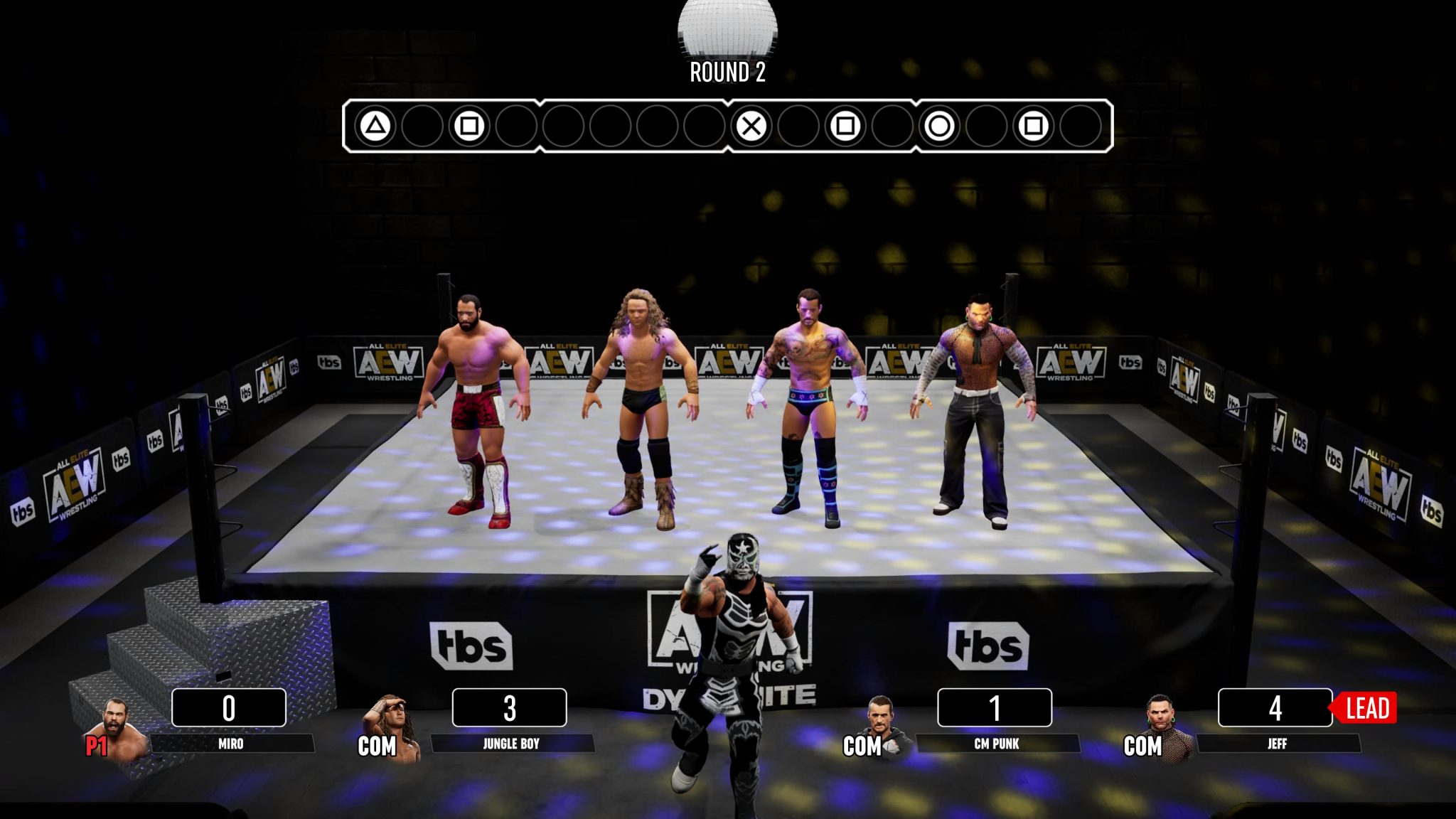The height and width of the screenshot is (819, 1456).
Task: Click the Round 2 heading
Action: point(725,73)
